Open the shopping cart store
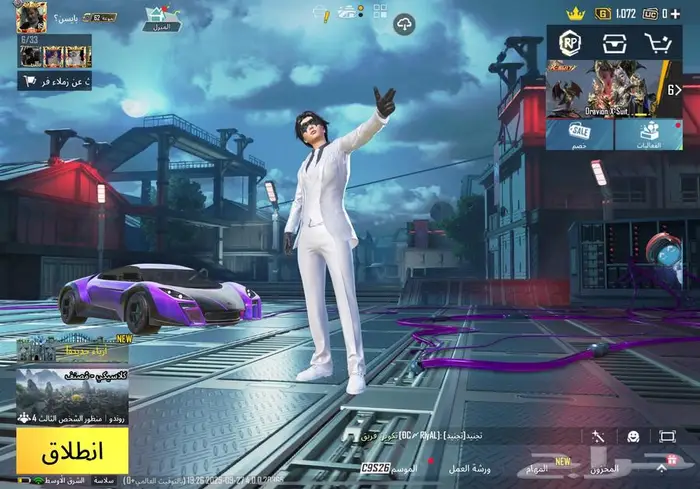Image resolution: width=700 pixels, height=489 pixels. (x=658, y=43)
